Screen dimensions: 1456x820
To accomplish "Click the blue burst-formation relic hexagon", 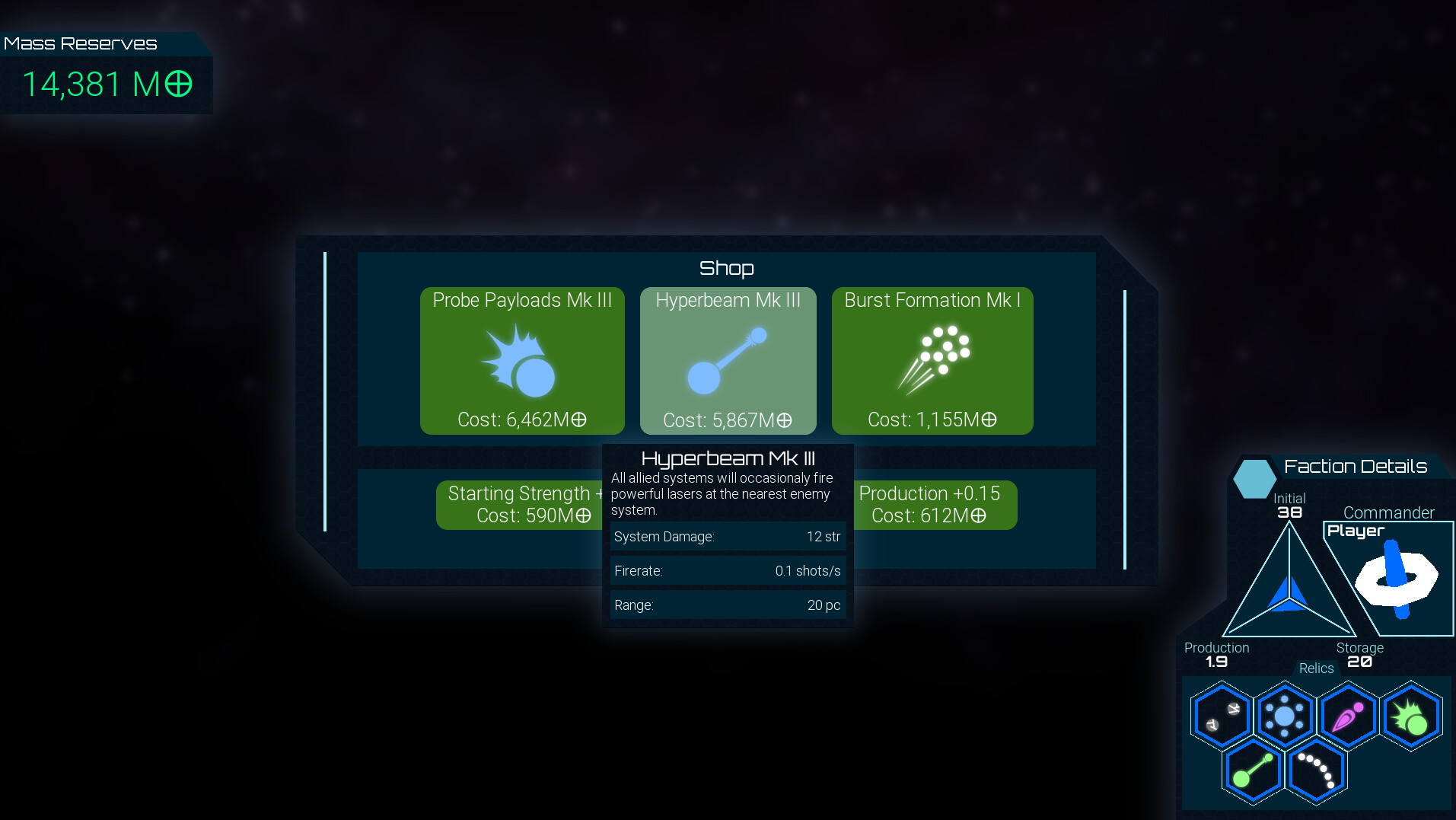I will click(1285, 714).
